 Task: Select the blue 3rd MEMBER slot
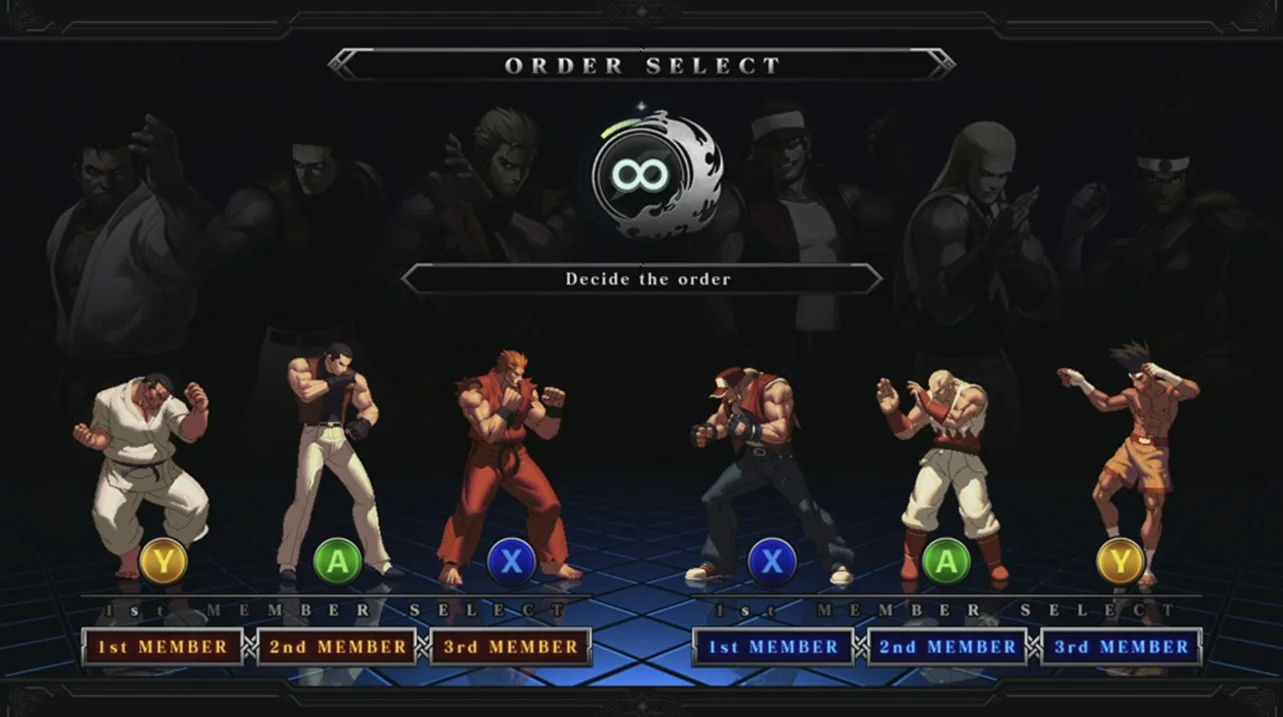coord(1121,647)
